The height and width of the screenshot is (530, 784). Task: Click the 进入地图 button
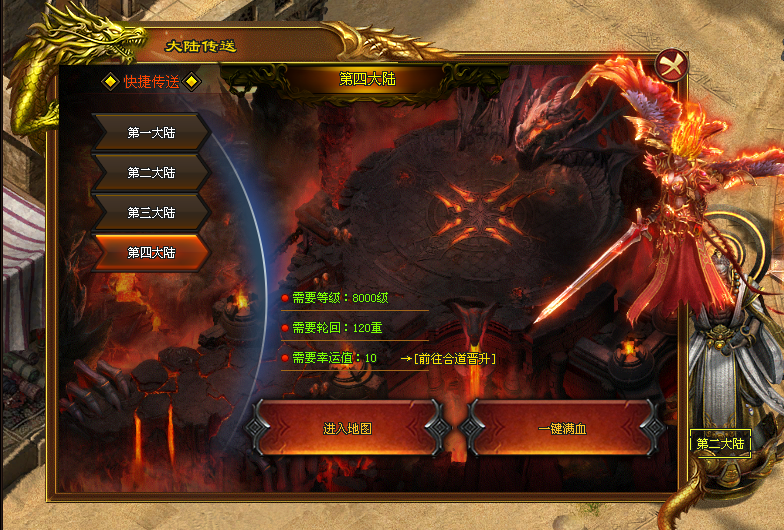pos(347,428)
